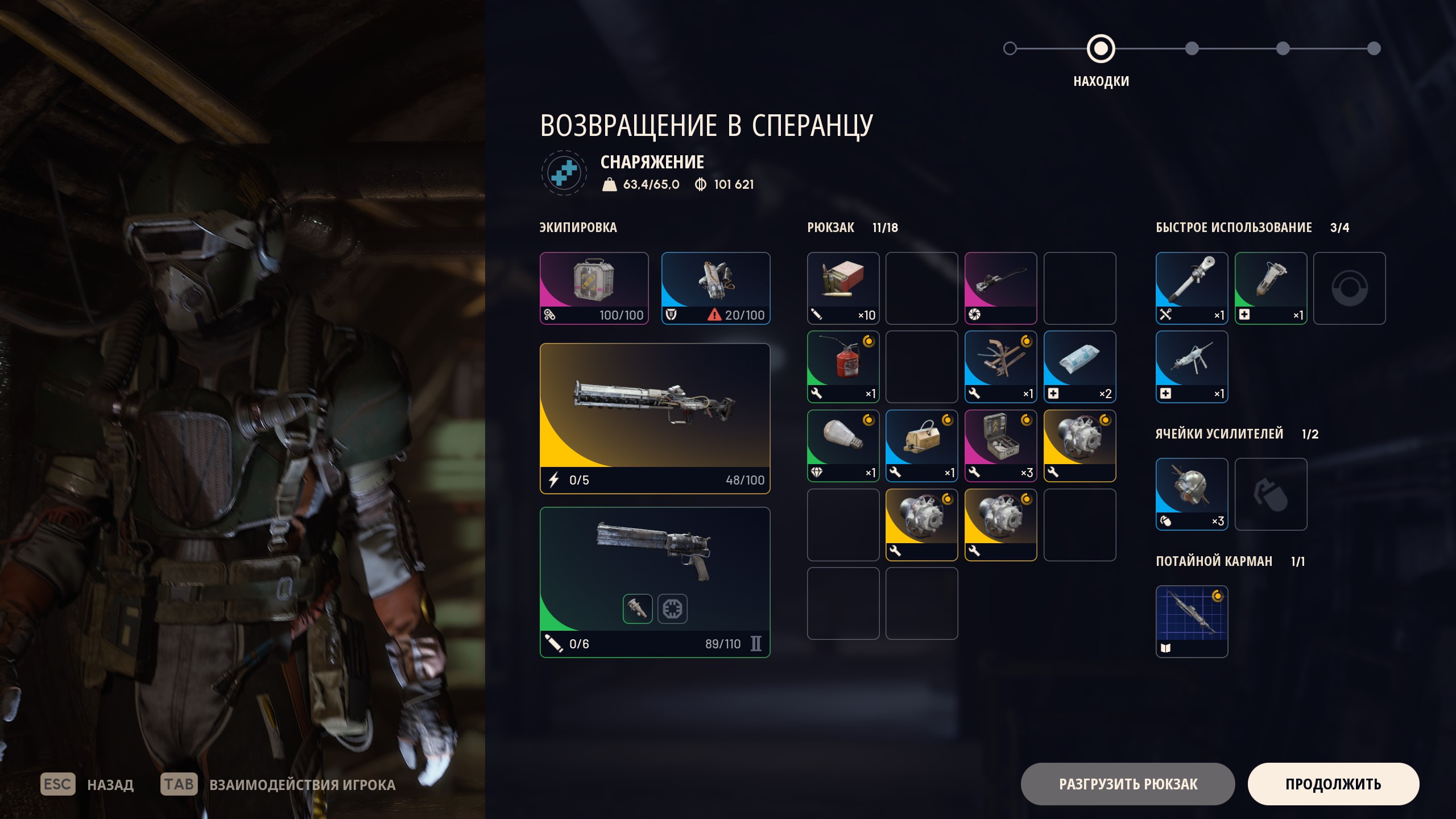This screenshot has height=819, width=1456.
Task: Click the Находки progress step marker
Action: coord(1101,49)
